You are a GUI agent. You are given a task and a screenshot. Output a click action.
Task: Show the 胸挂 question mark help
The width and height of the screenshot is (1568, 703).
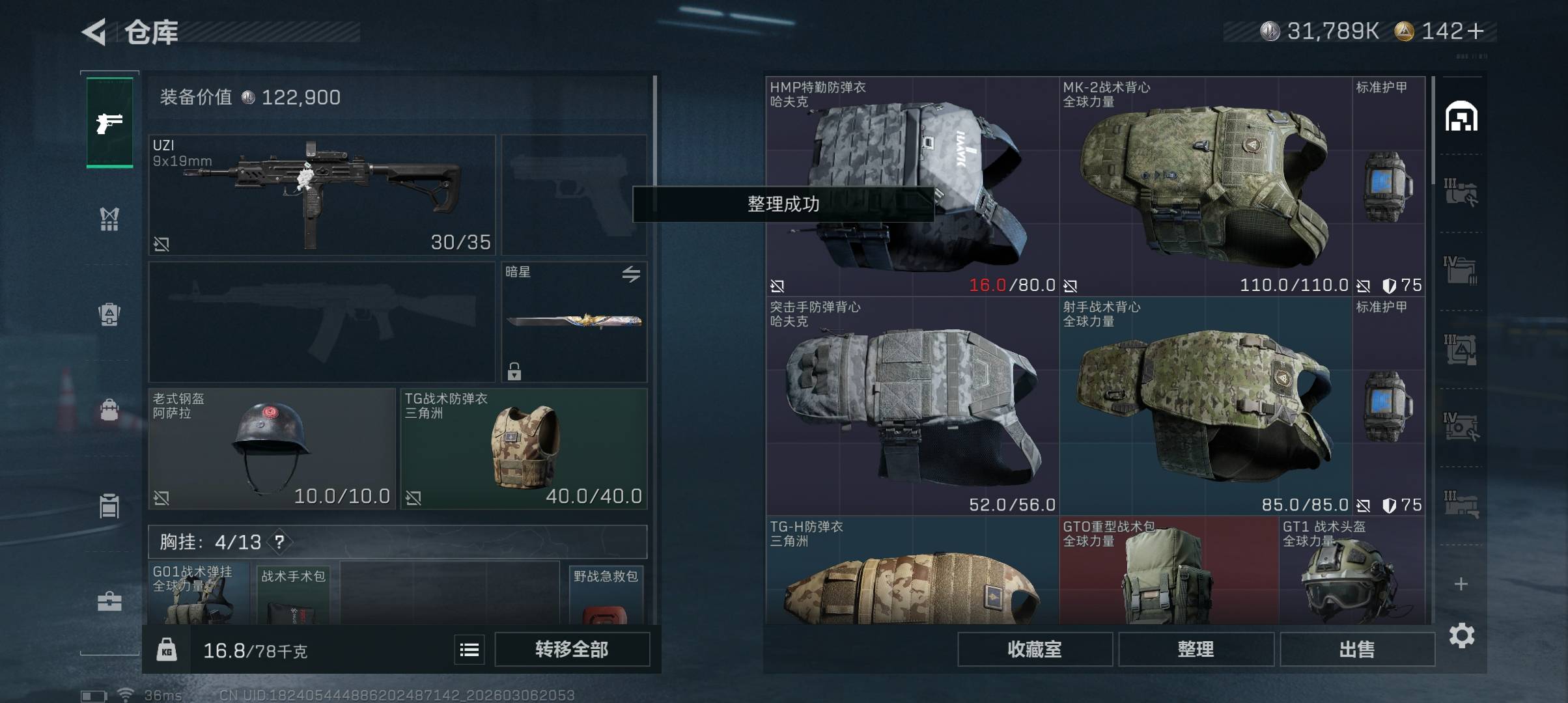pyautogui.click(x=279, y=542)
